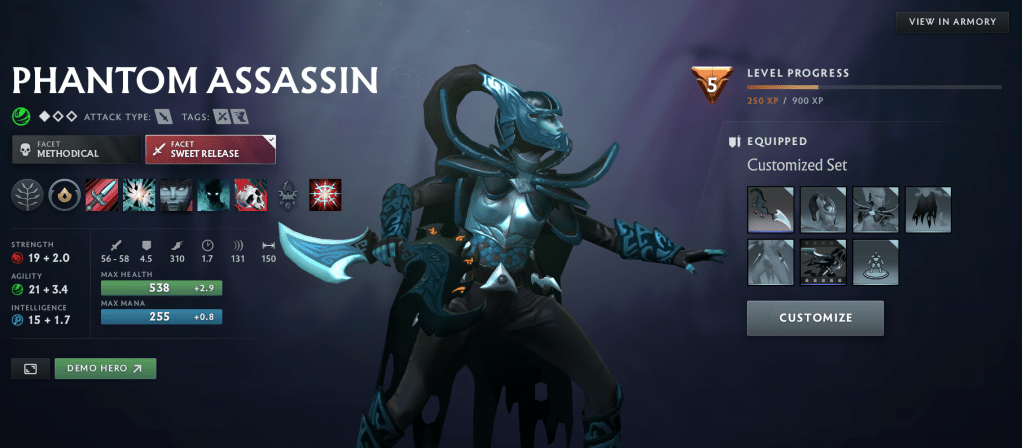Screen dimensions: 1022x448
Task: Select the dark glowing-eyes ability icon
Action: coord(213,195)
